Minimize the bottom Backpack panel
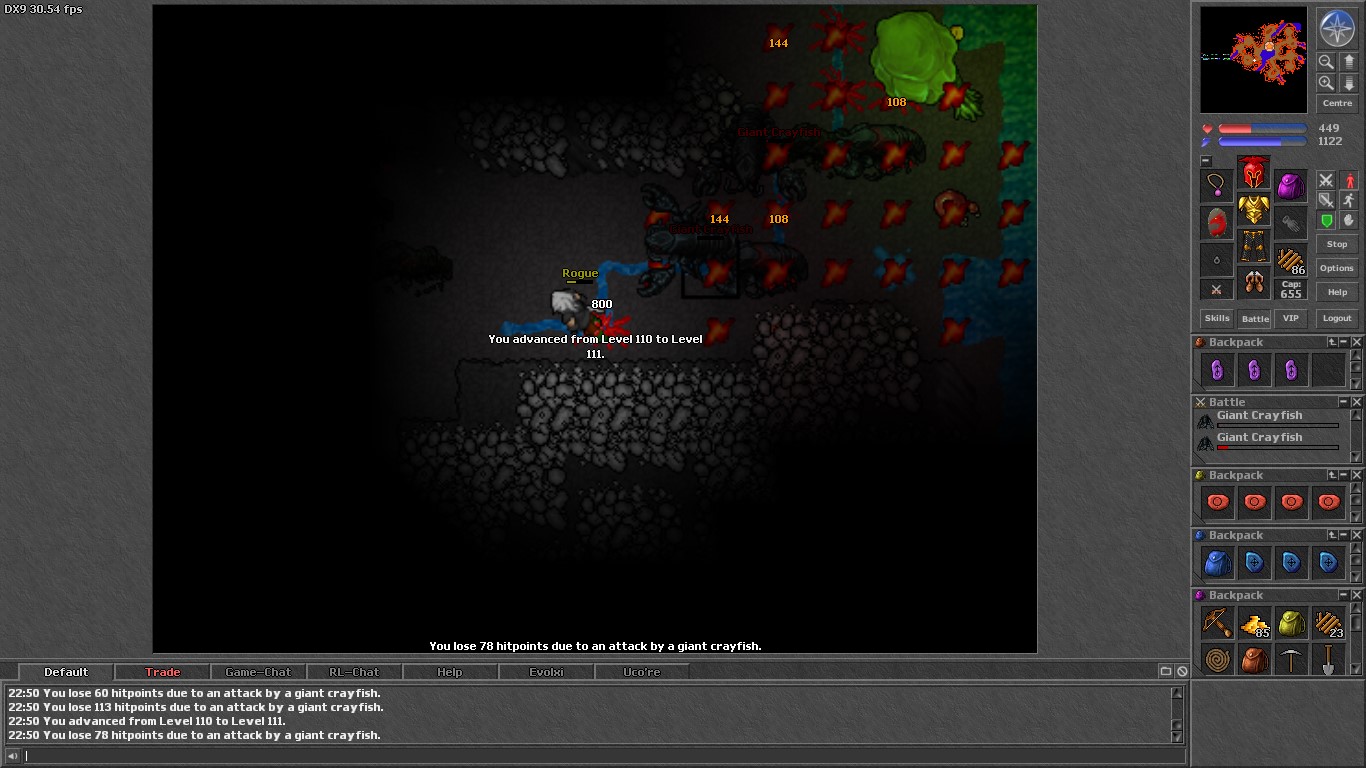The width and height of the screenshot is (1366, 768). tap(1344, 596)
